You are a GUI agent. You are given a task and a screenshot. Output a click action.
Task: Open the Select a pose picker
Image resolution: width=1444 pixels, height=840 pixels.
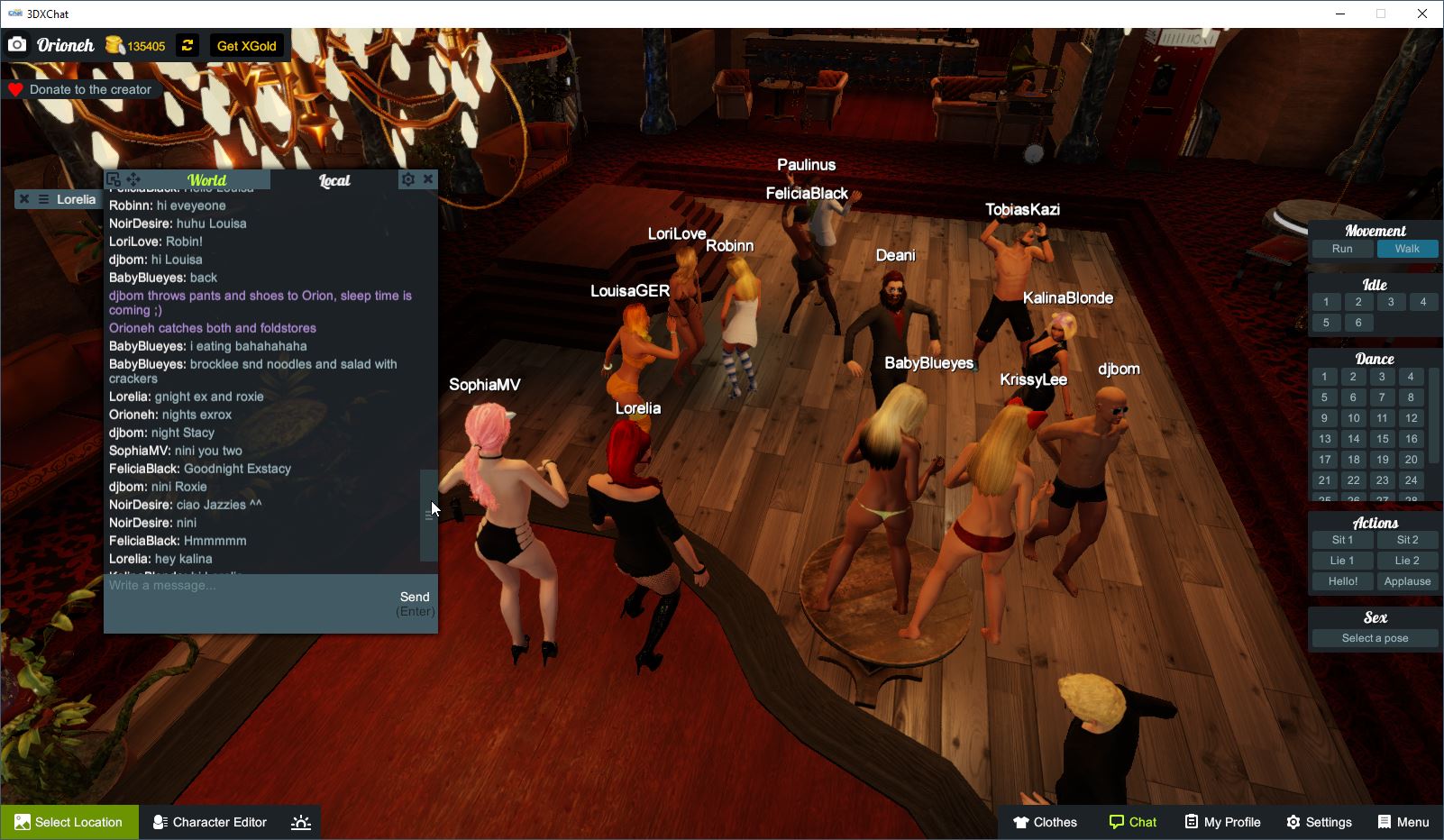1374,637
